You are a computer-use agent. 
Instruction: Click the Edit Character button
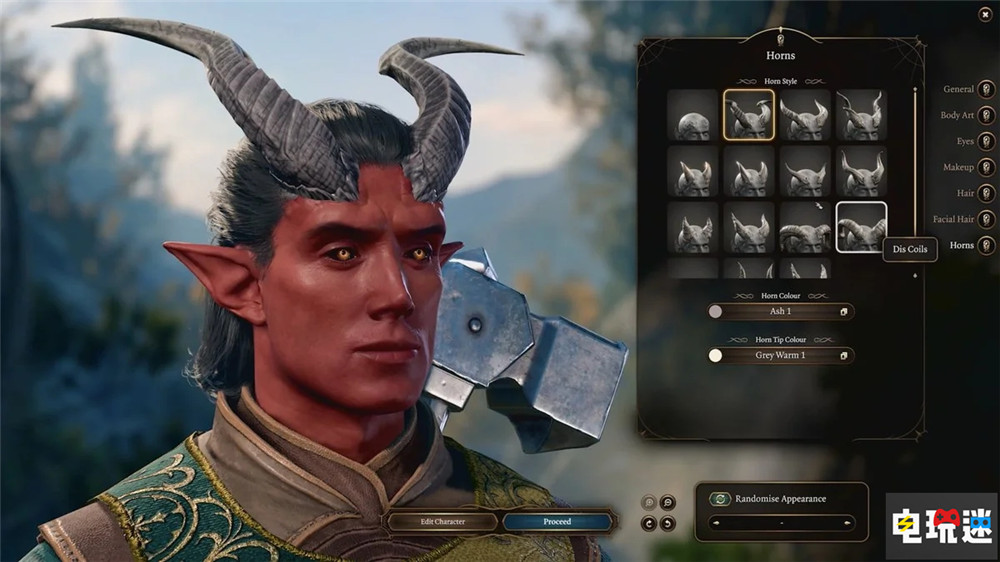click(442, 521)
